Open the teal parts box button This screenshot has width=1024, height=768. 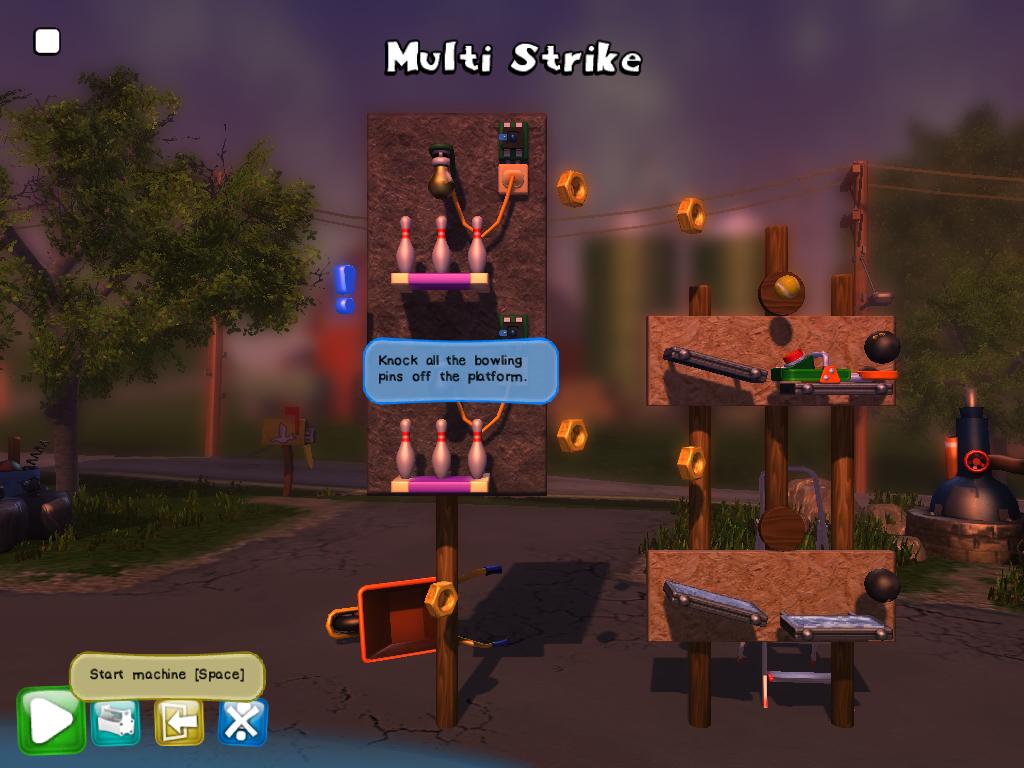coord(116,722)
